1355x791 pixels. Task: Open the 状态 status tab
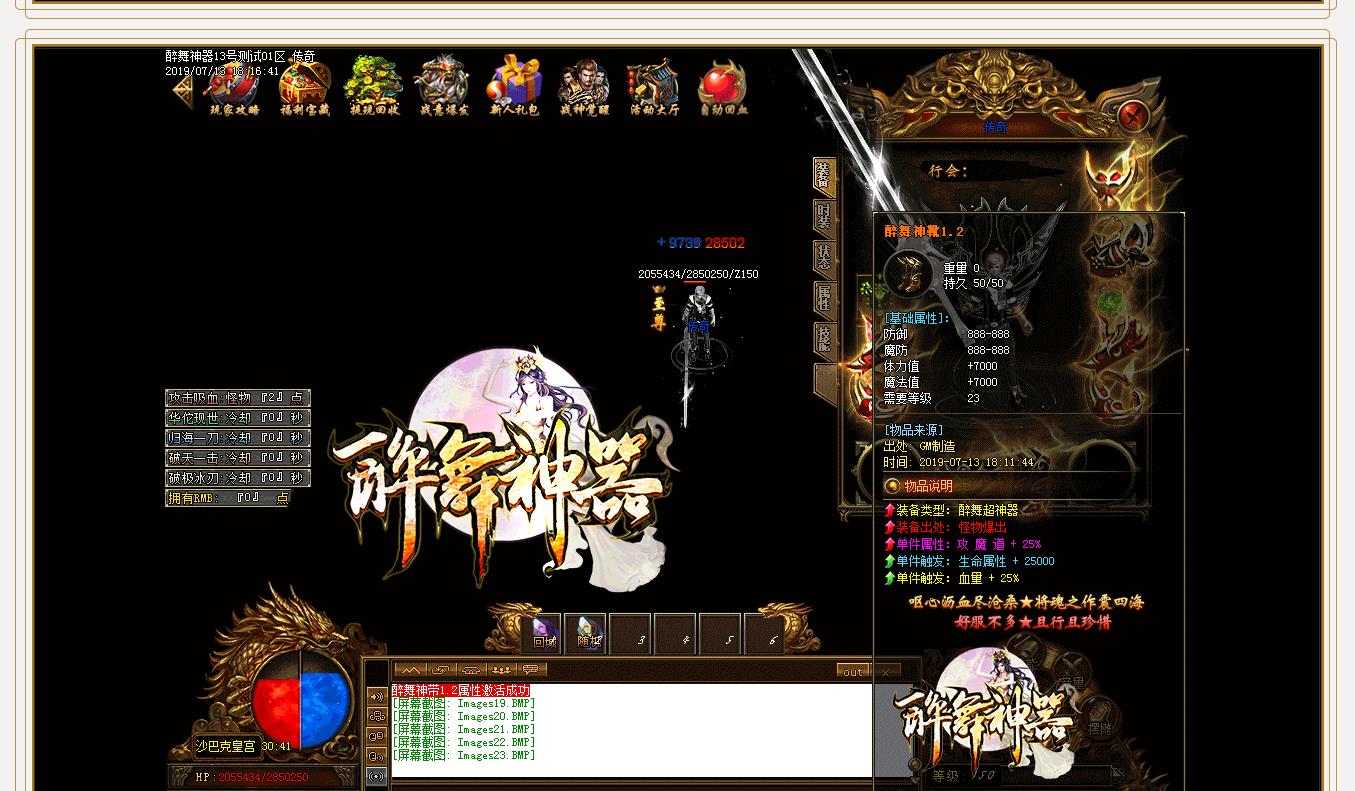click(824, 258)
